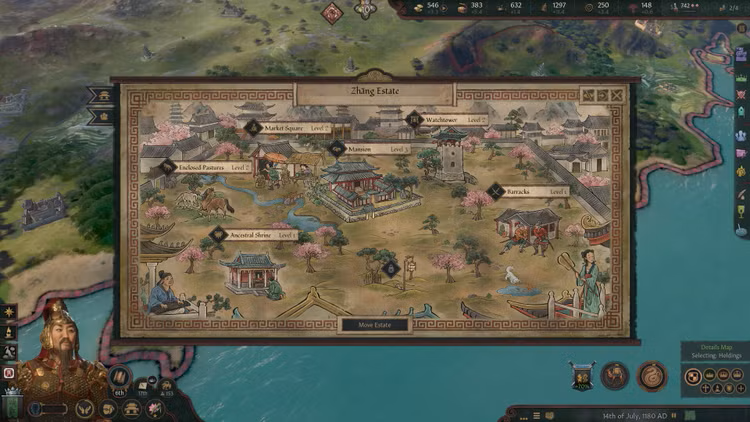The height and width of the screenshot is (422, 750).
Task: Open the crossed-swords shield military icon
Action: click(x=581, y=376)
